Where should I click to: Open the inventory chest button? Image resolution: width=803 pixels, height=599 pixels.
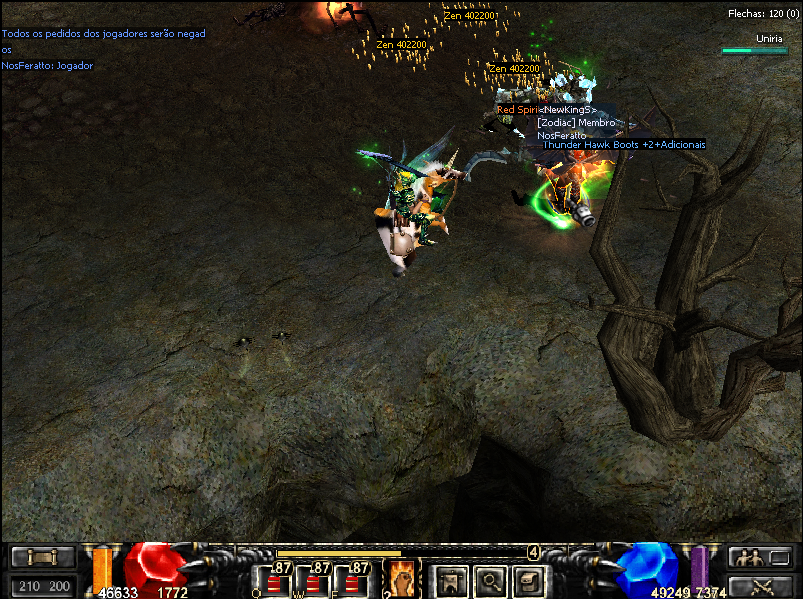tap(530, 579)
